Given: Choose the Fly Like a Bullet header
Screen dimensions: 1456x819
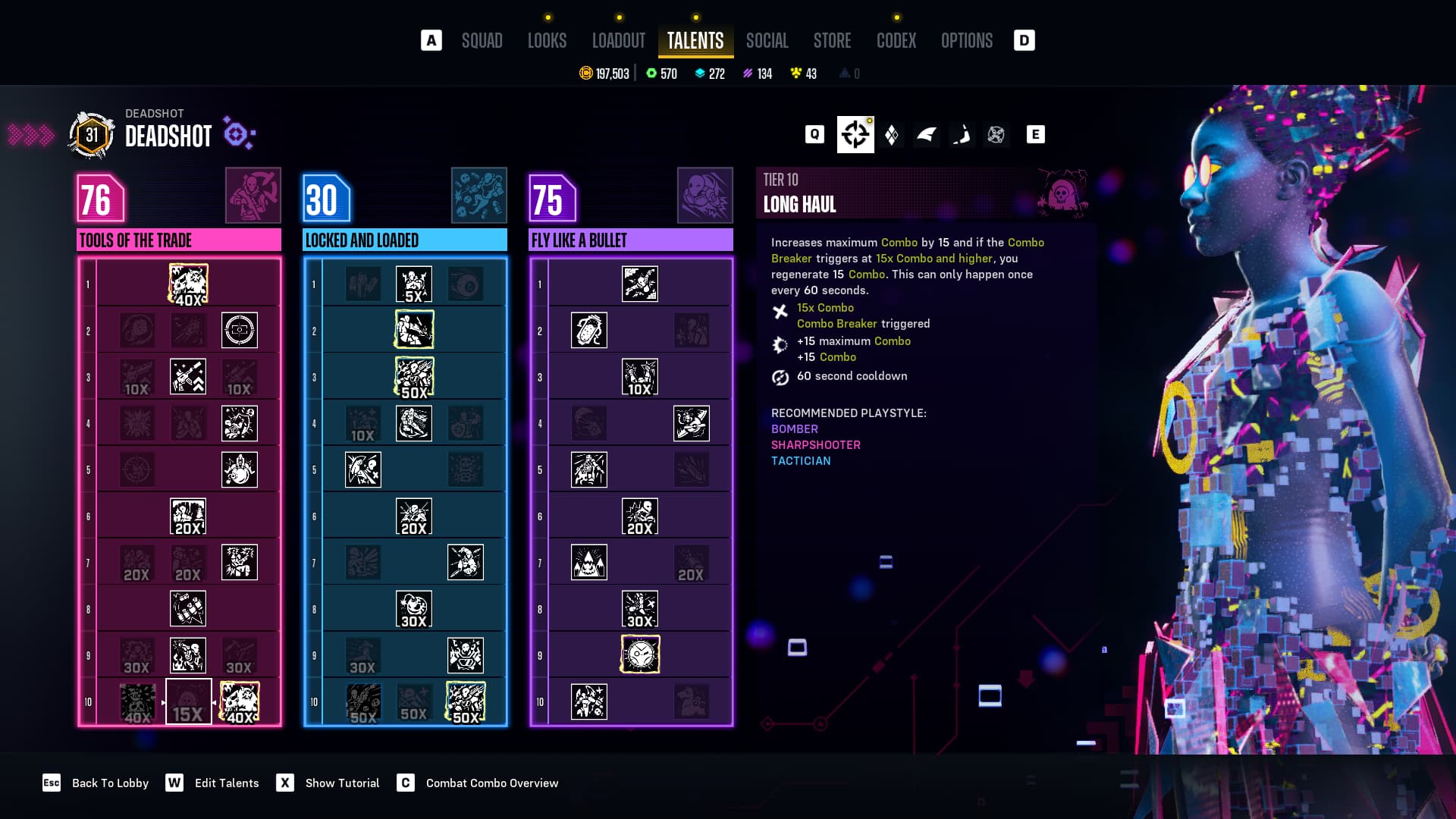Looking at the screenshot, I should pos(631,240).
